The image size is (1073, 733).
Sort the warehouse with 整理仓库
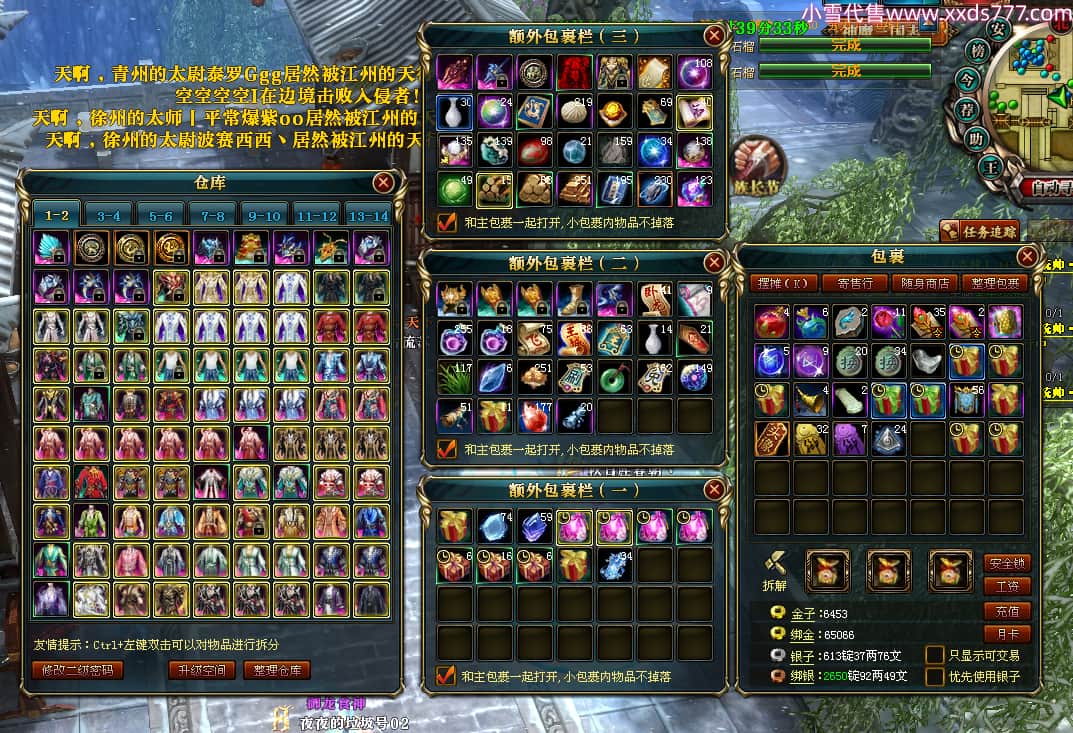276,670
